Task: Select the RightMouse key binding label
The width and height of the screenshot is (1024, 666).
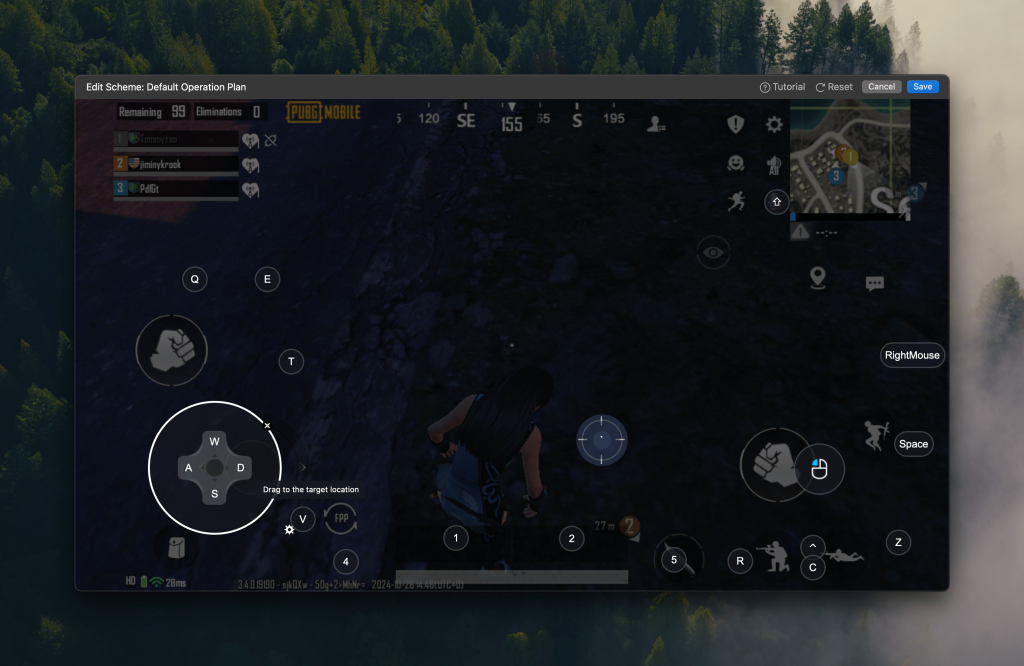Action: [x=912, y=355]
